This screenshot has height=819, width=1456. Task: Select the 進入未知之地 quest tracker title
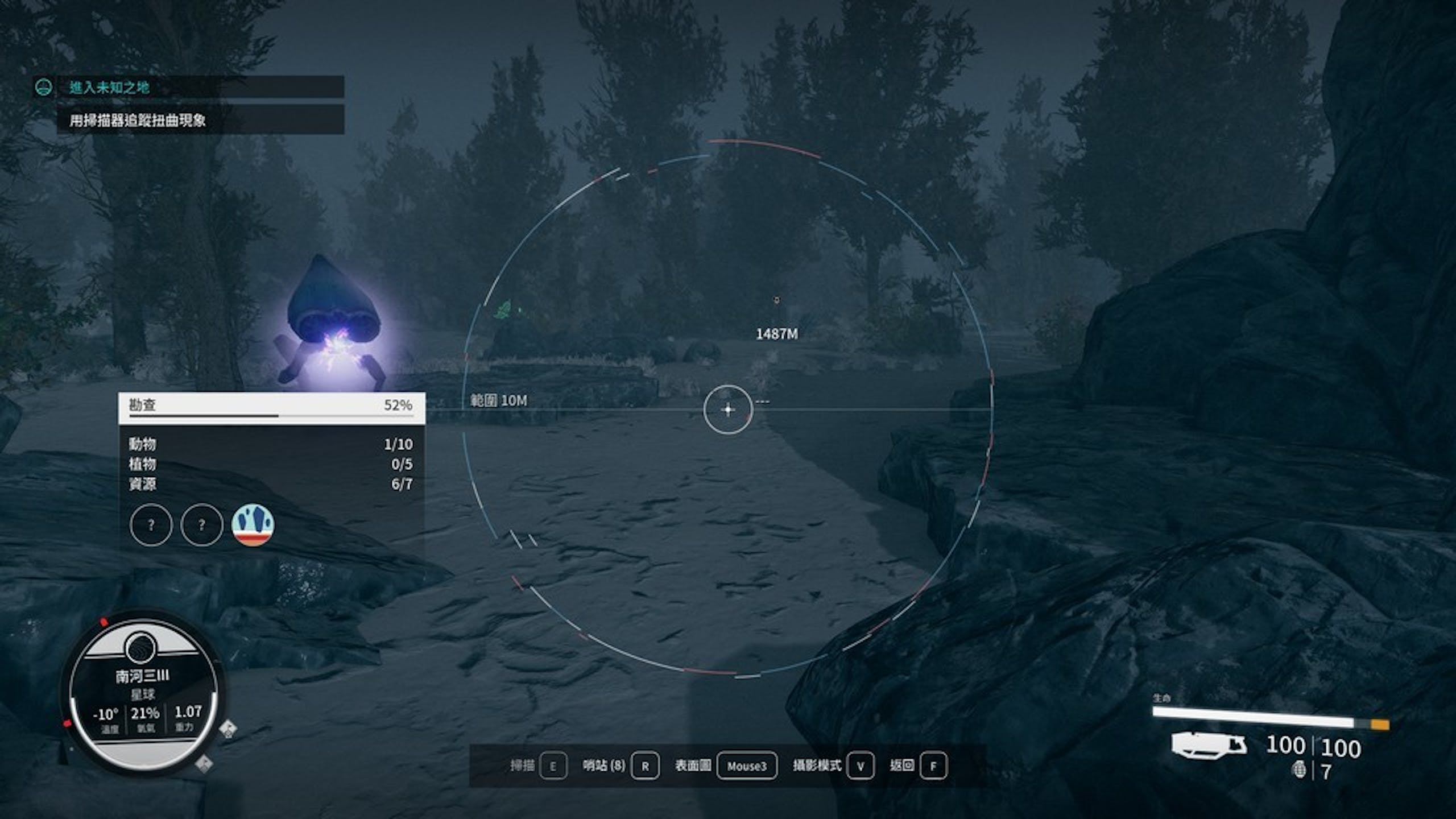[109, 87]
